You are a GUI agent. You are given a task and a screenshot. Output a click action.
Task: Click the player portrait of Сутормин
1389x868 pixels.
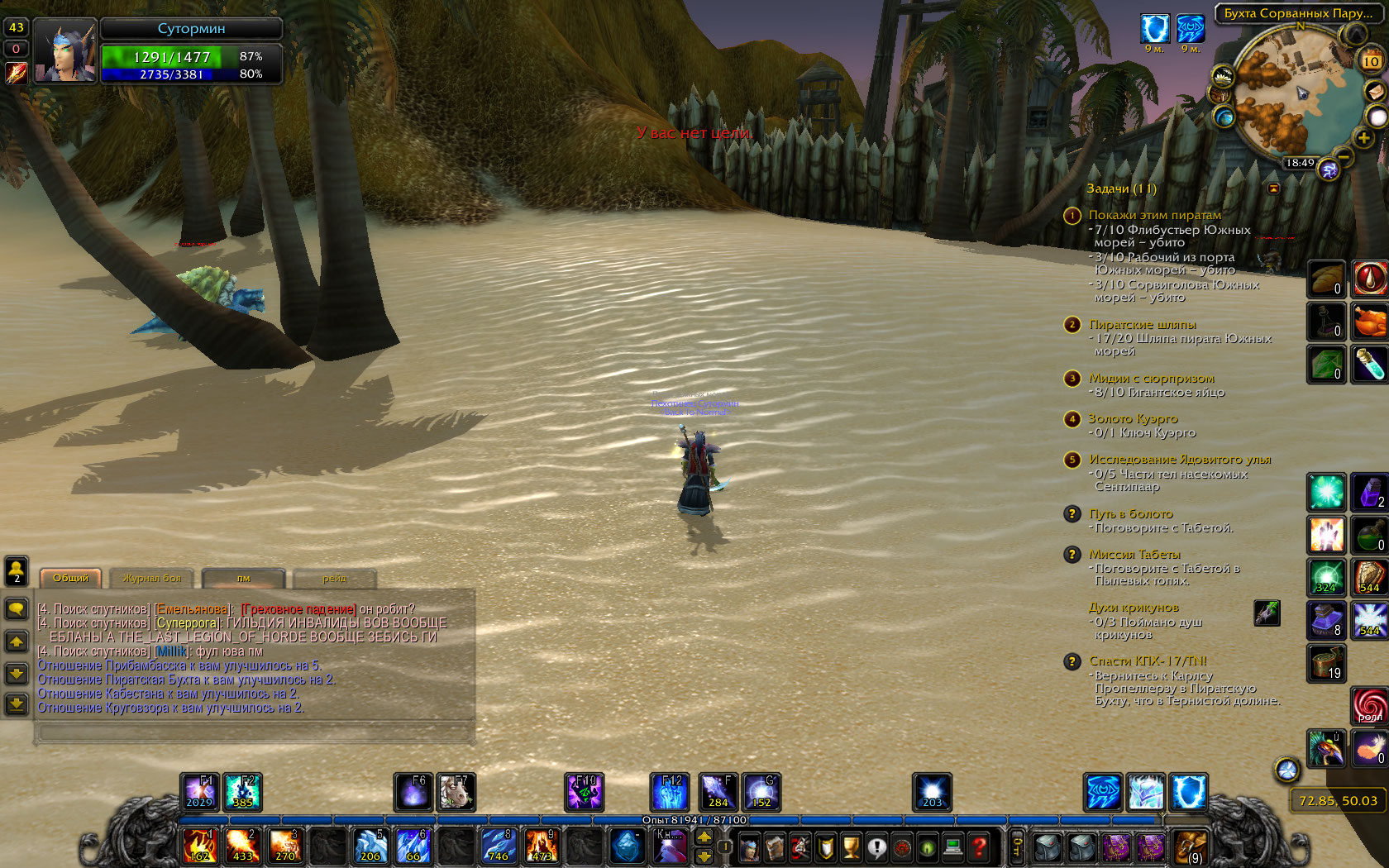pos(65,50)
